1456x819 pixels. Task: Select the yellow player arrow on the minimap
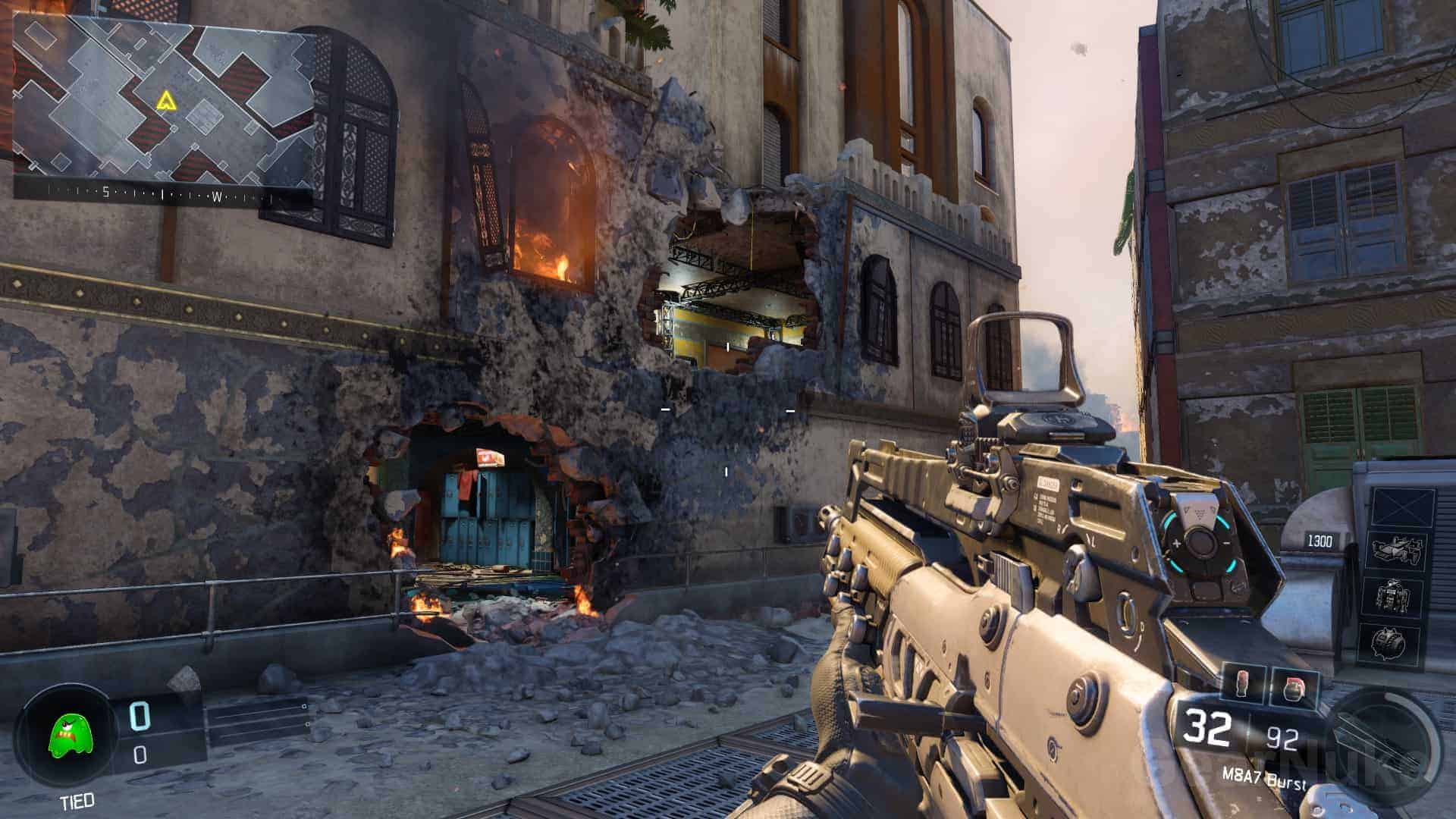click(165, 100)
